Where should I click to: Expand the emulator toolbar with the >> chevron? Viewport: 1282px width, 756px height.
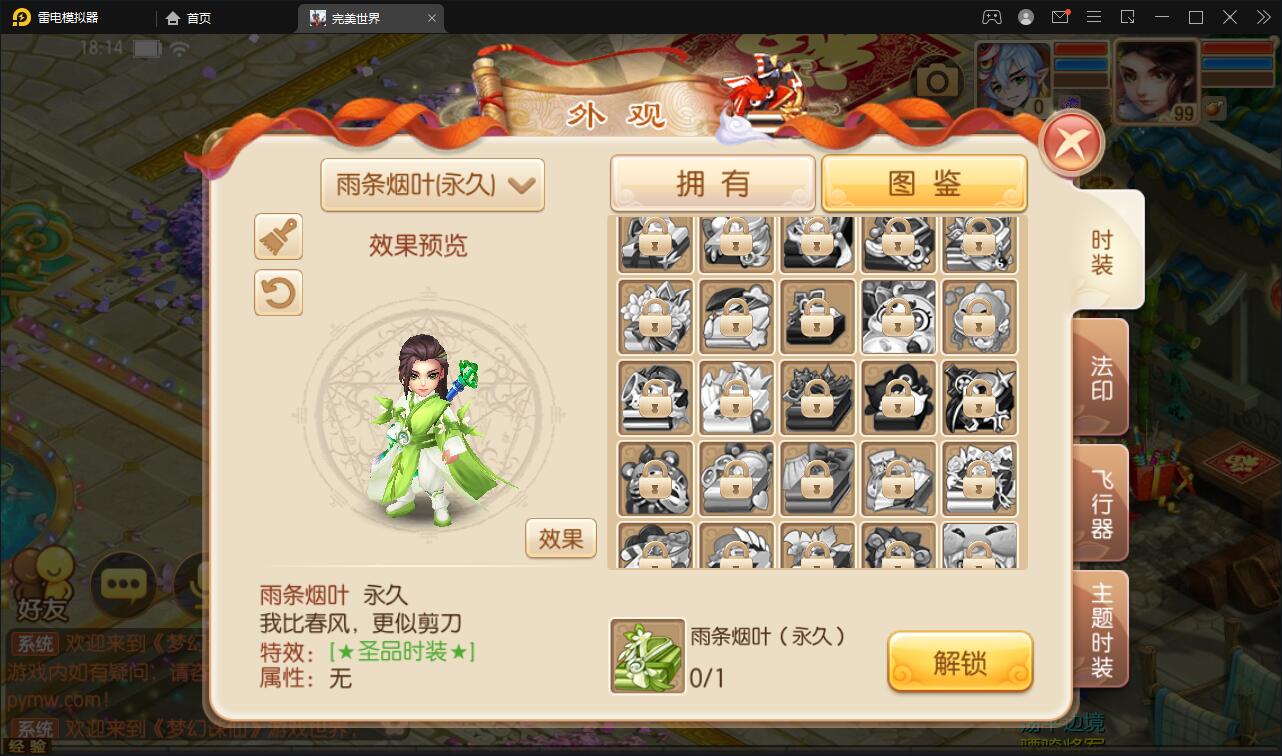click(1262, 17)
